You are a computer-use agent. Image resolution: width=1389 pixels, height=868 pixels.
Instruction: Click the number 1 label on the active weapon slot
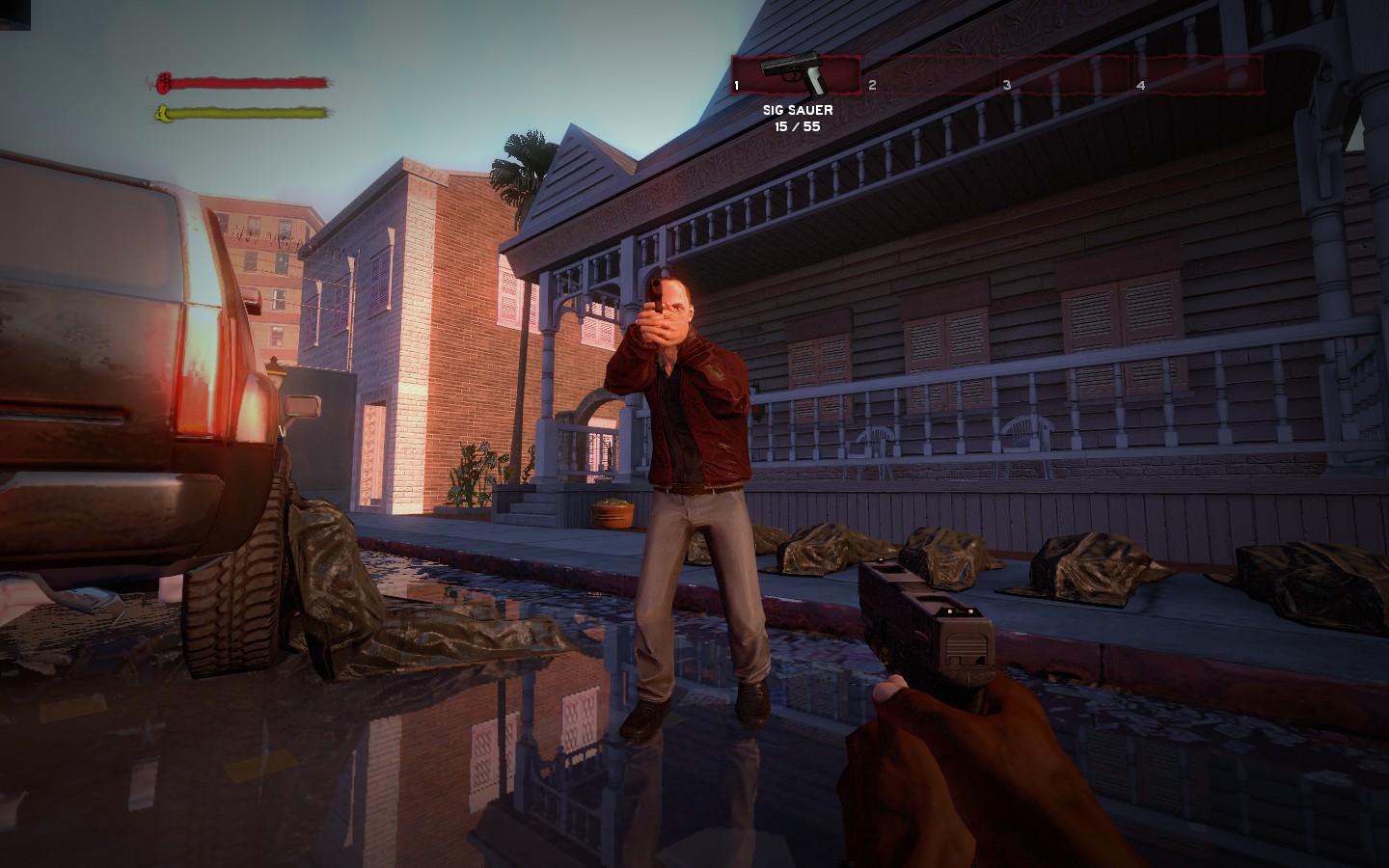[737, 86]
